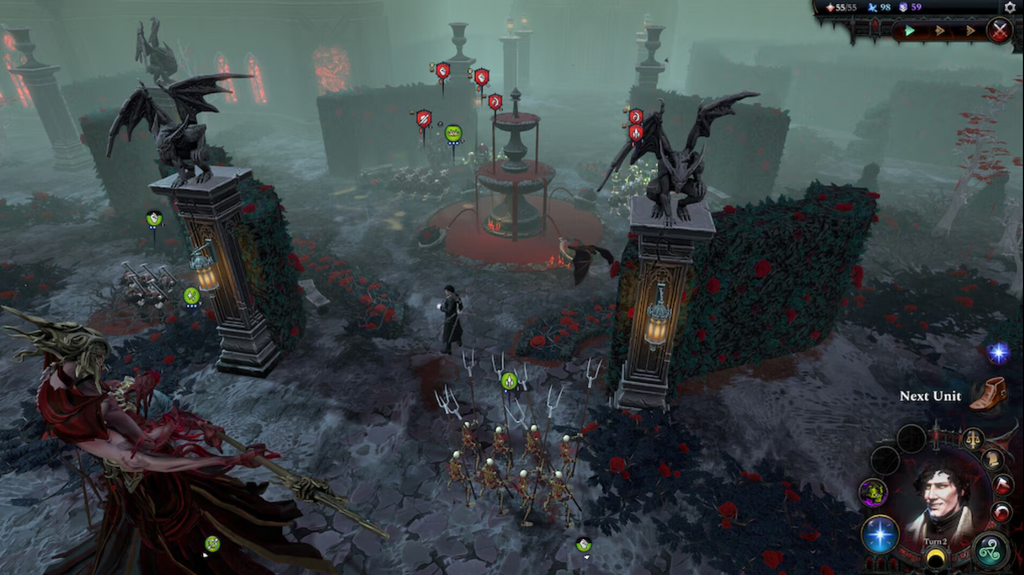The image size is (1024, 575).
Task: Select the Next Unit boot button
Action: pos(988,393)
